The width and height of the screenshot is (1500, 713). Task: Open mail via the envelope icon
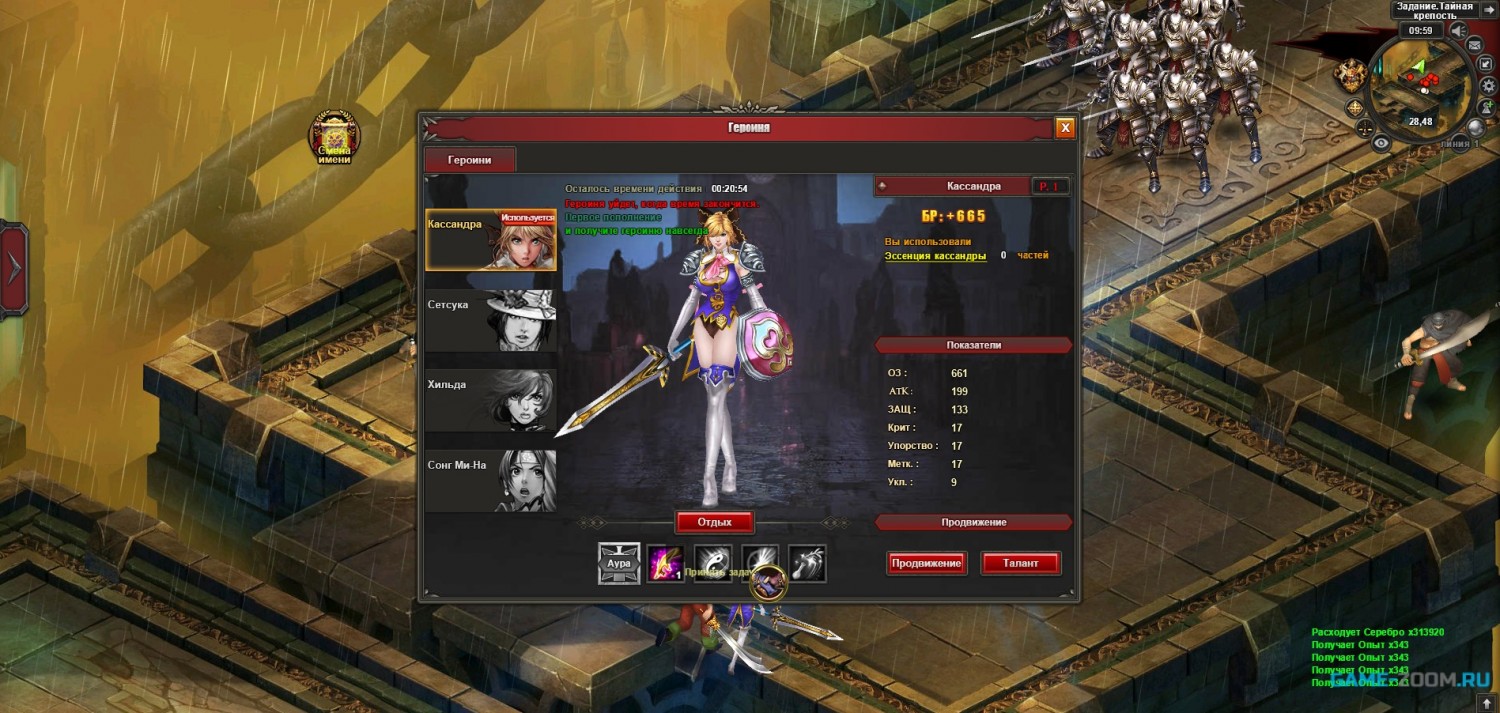[x=1473, y=46]
